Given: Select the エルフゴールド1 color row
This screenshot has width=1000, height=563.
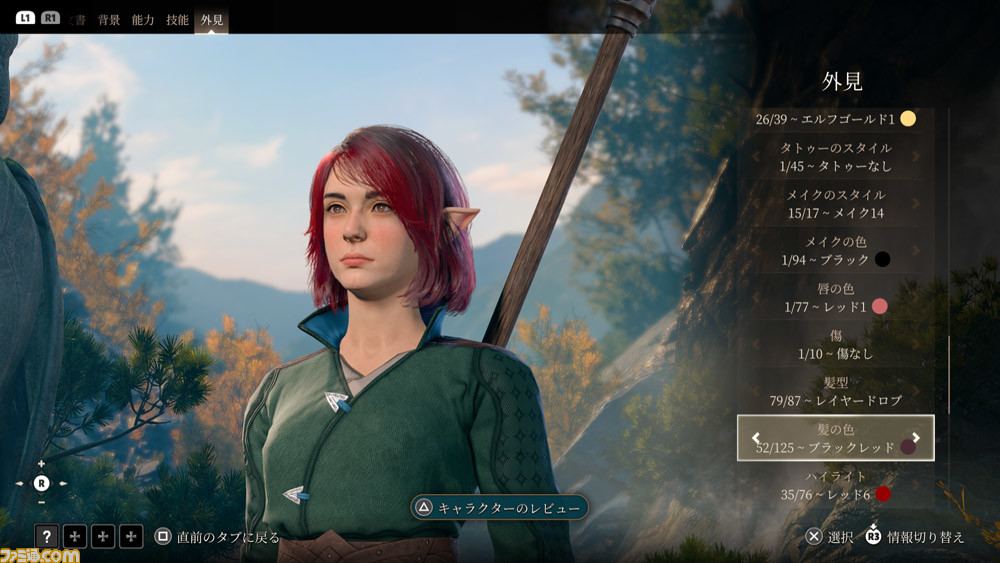Looking at the screenshot, I should (835, 119).
